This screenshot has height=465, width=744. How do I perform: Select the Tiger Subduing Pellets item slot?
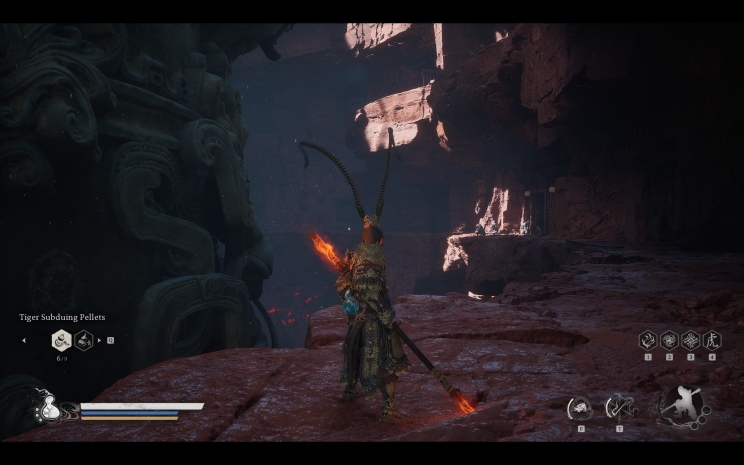[61, 340]
